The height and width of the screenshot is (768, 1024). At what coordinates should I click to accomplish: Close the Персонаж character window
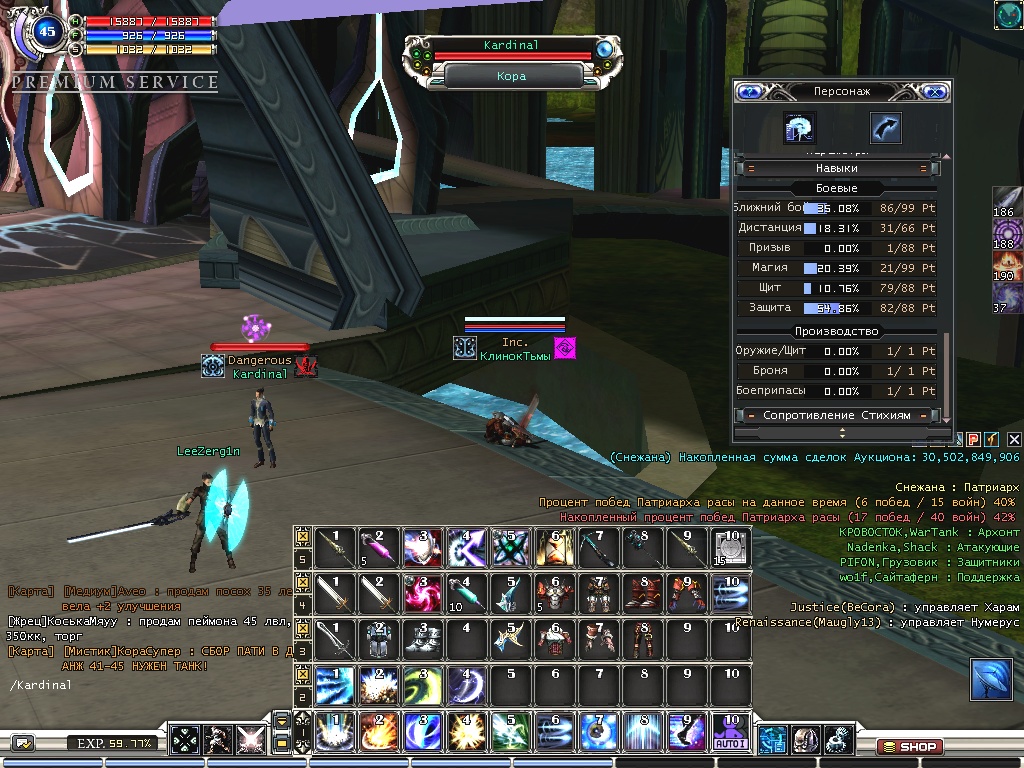(x=935, y=91)
